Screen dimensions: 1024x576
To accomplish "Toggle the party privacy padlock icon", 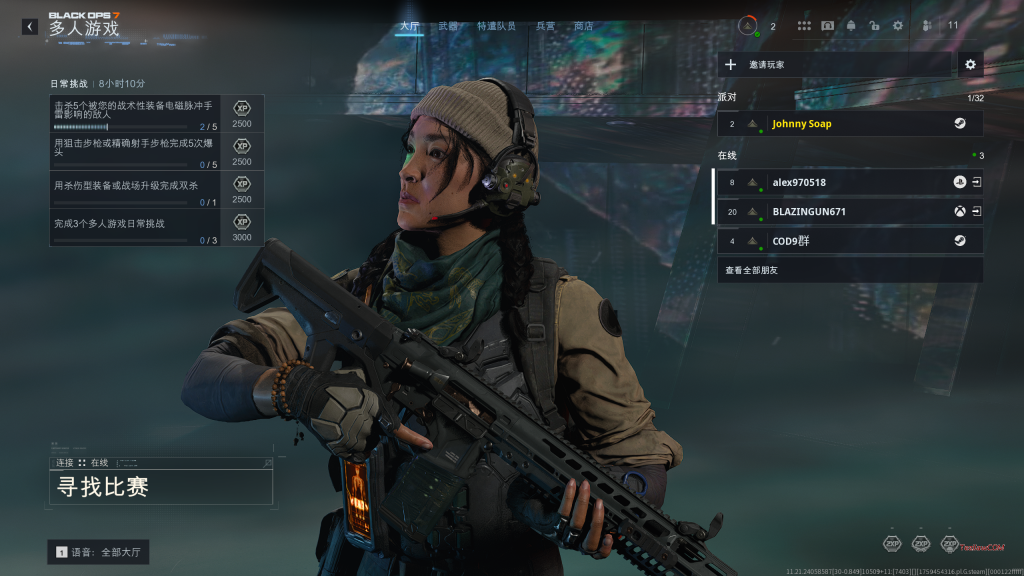I will [x=874, y=26].
